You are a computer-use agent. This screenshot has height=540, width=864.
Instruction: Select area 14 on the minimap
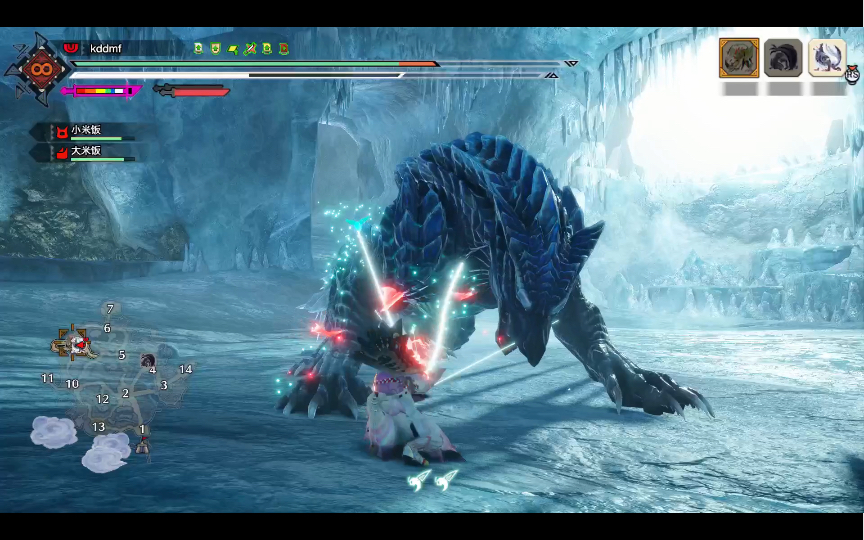185,369
